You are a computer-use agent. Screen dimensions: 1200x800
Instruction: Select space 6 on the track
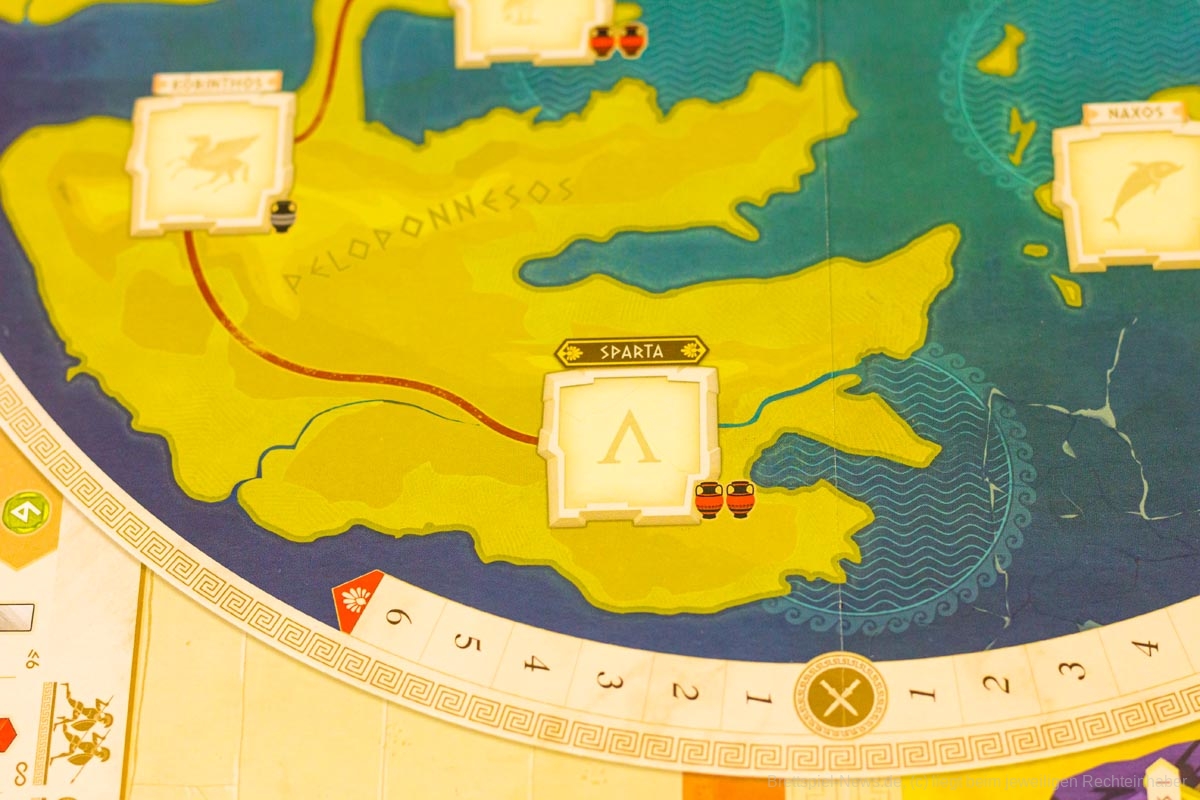[x=397, y=618]
